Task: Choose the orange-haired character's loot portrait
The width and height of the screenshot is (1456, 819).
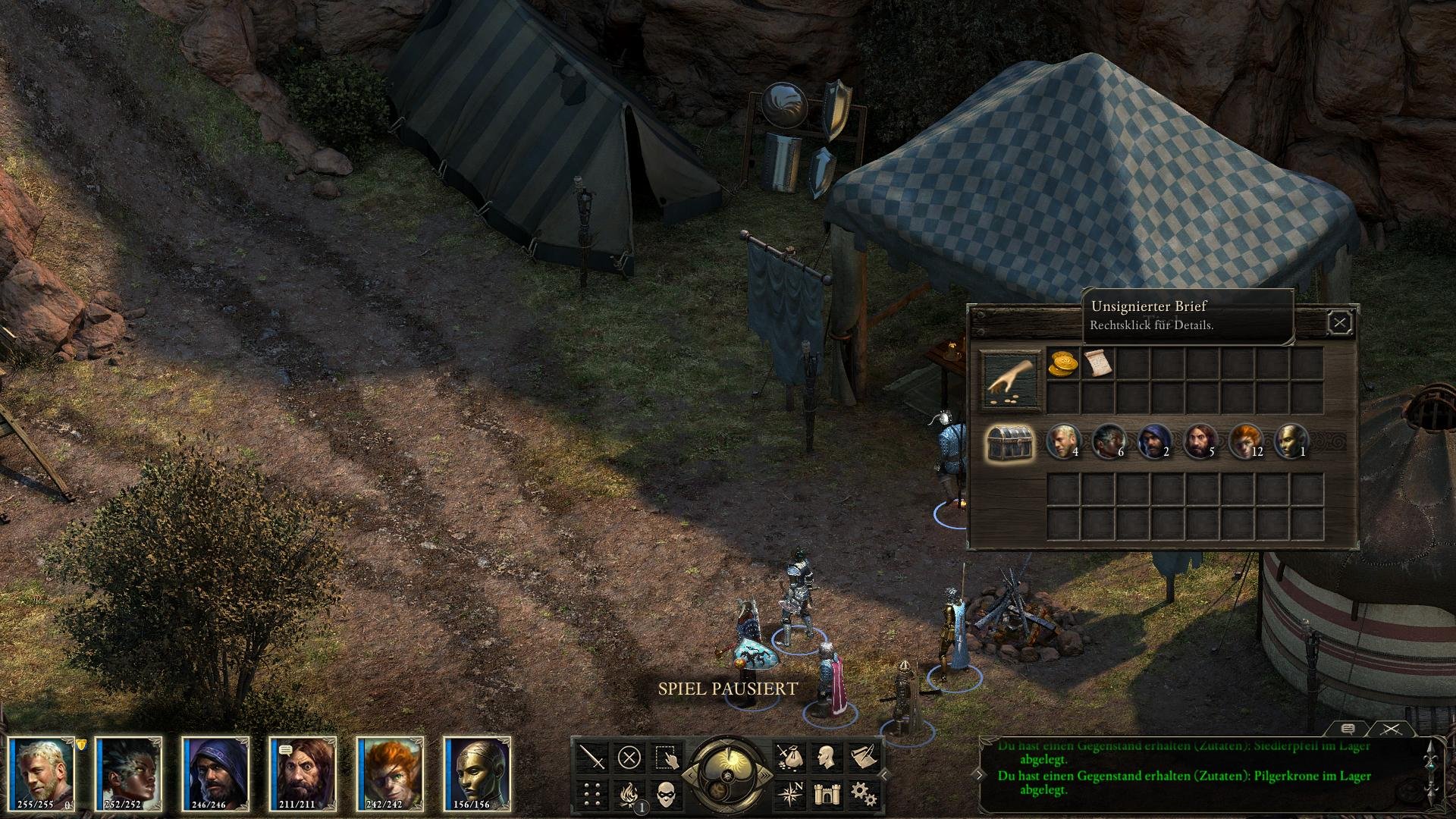Action: tap(1244, 441)
